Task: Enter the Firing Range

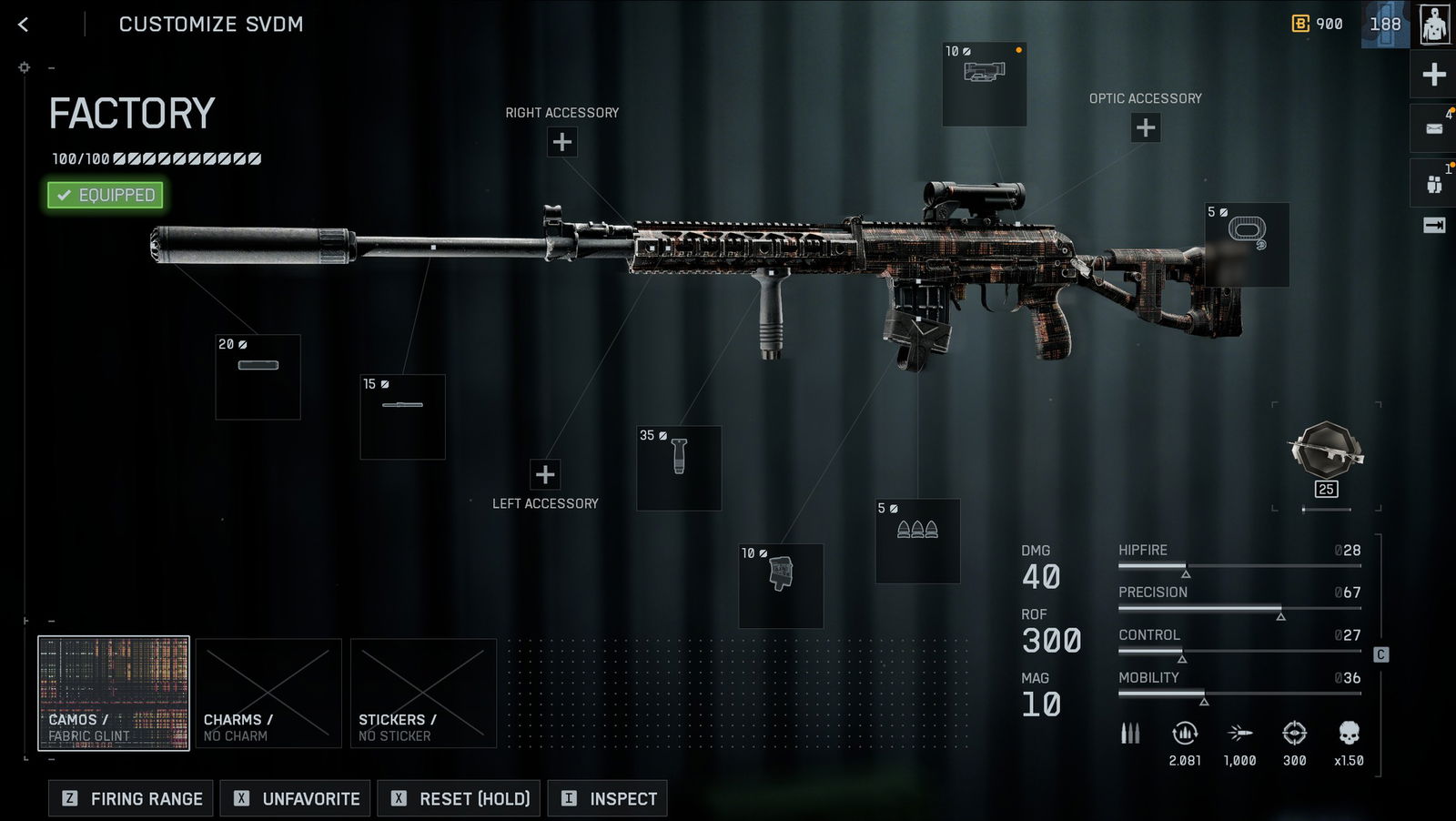Action: click(131, 798)
